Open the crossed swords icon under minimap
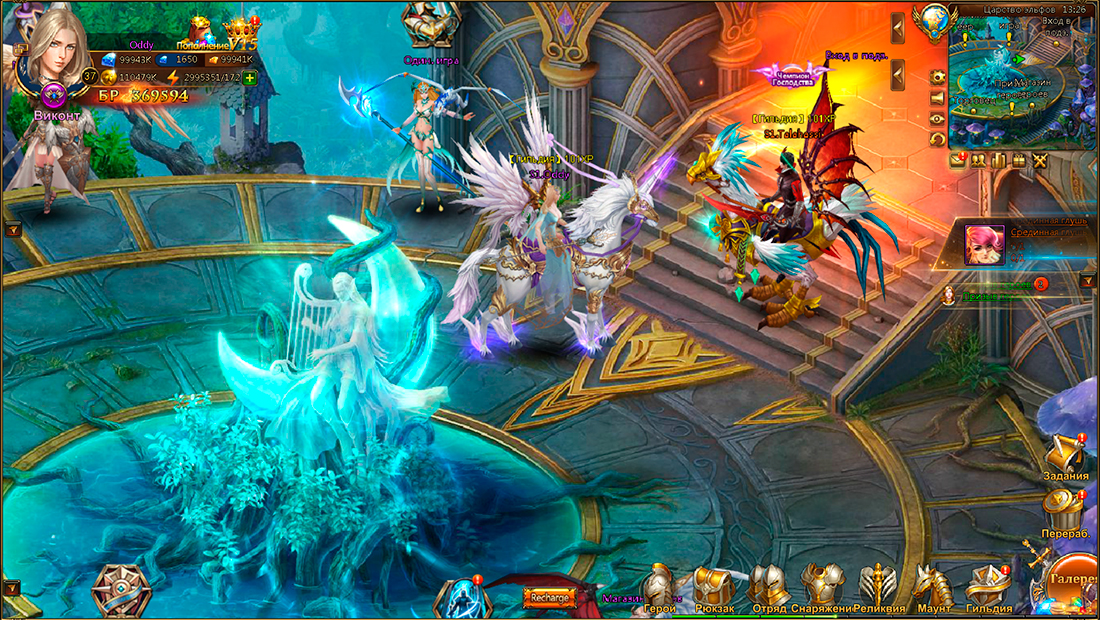The image size is (1100, 620). [x=1040, y=160]
